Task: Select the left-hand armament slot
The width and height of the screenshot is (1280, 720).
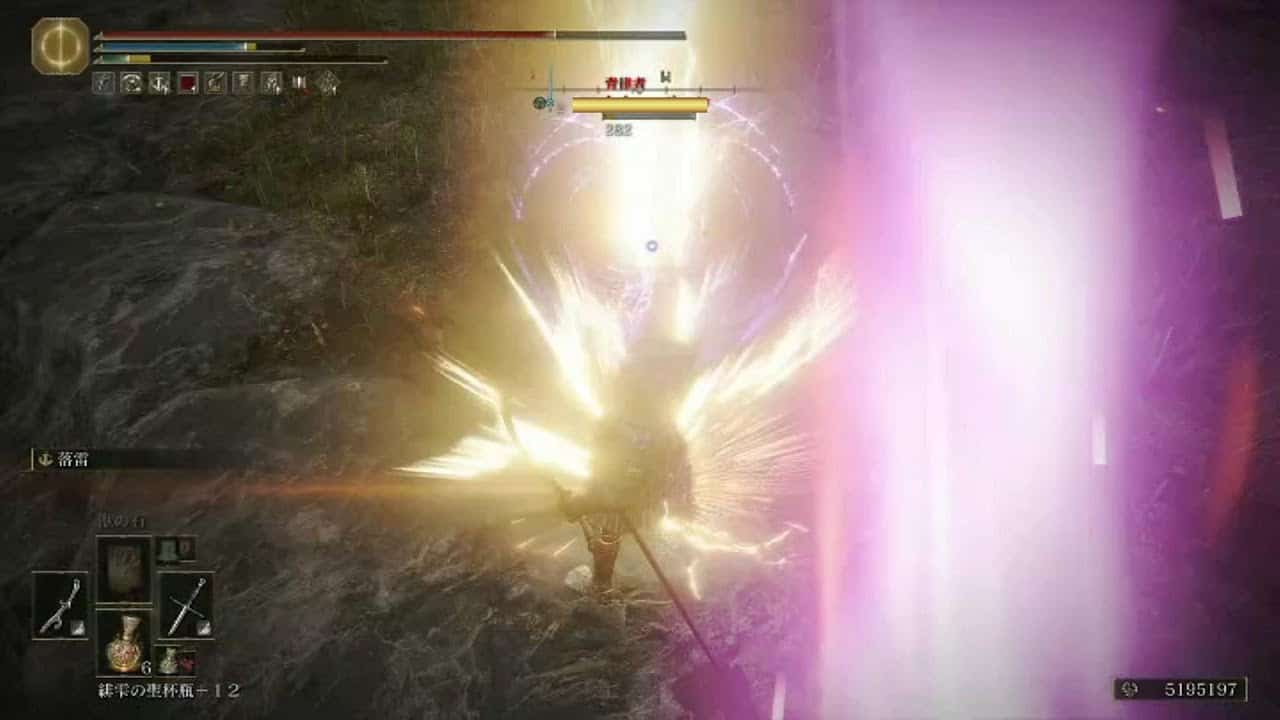Action: [x=60, y=605]
